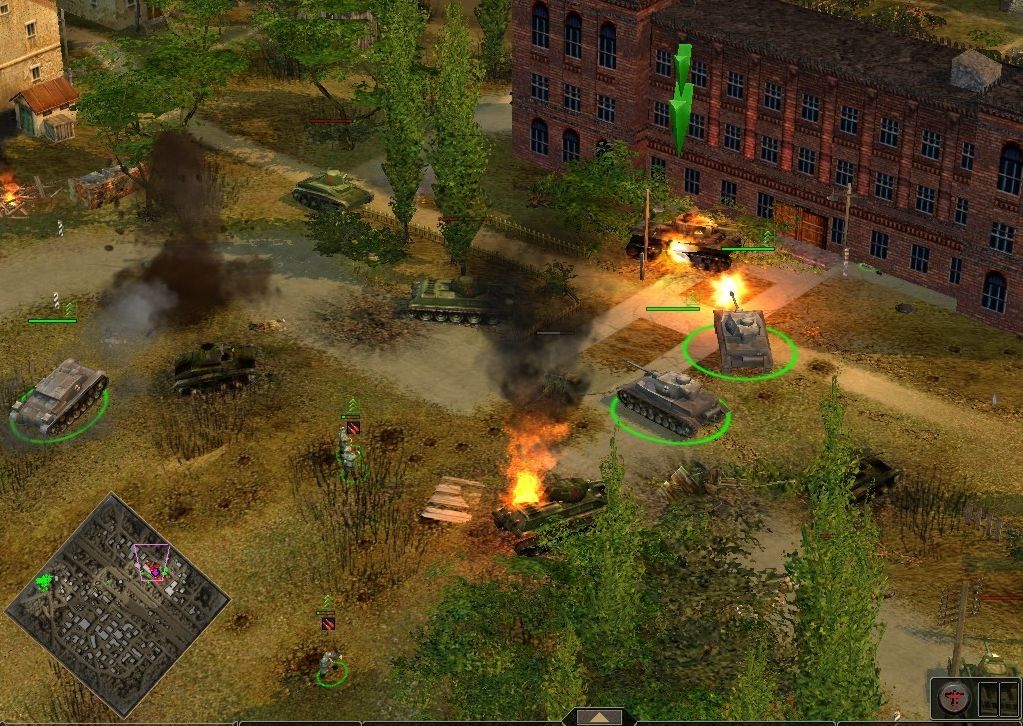Screen dimensions: 1023x726
Task: Expand the bottom panel with the arrow button
Action: click(598, 717)
